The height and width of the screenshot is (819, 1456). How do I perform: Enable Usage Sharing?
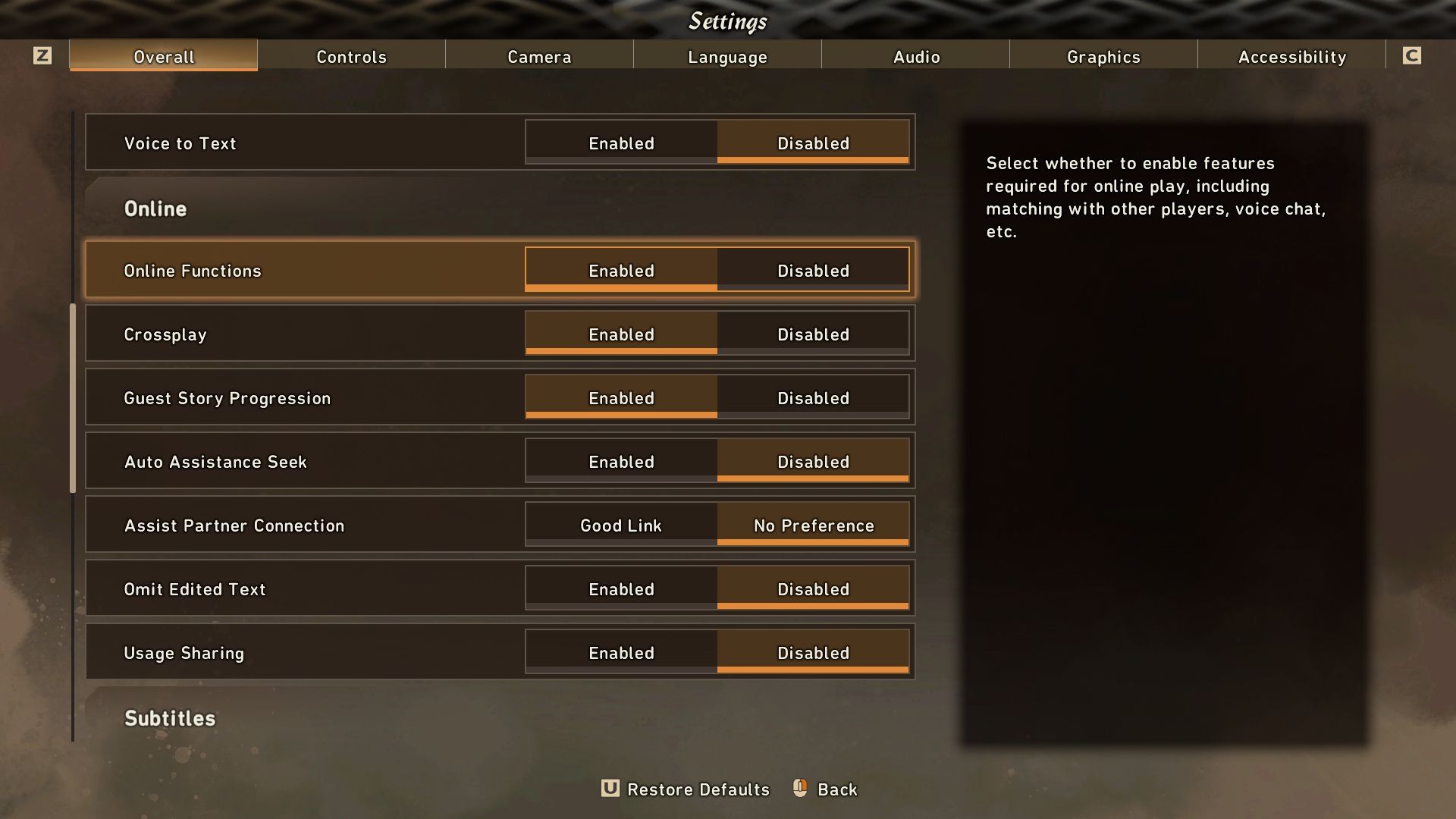point(621,652)
